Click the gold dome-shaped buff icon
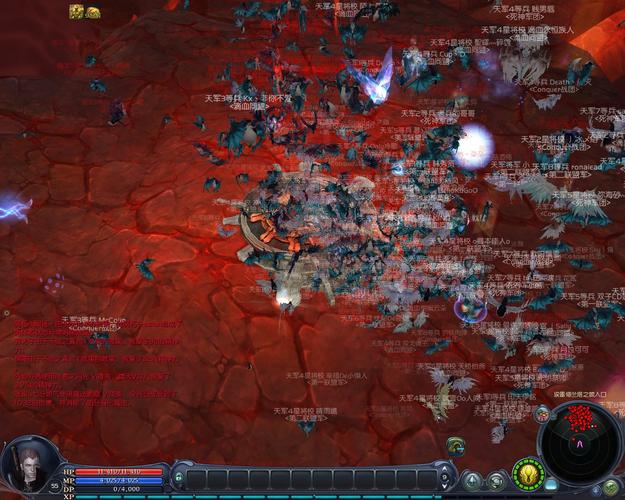 [x=92, y=11]
